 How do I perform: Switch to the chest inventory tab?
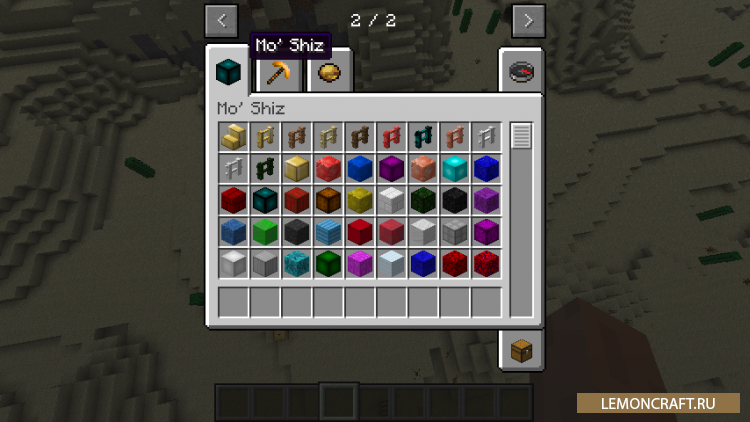click(x=520, y=350)
